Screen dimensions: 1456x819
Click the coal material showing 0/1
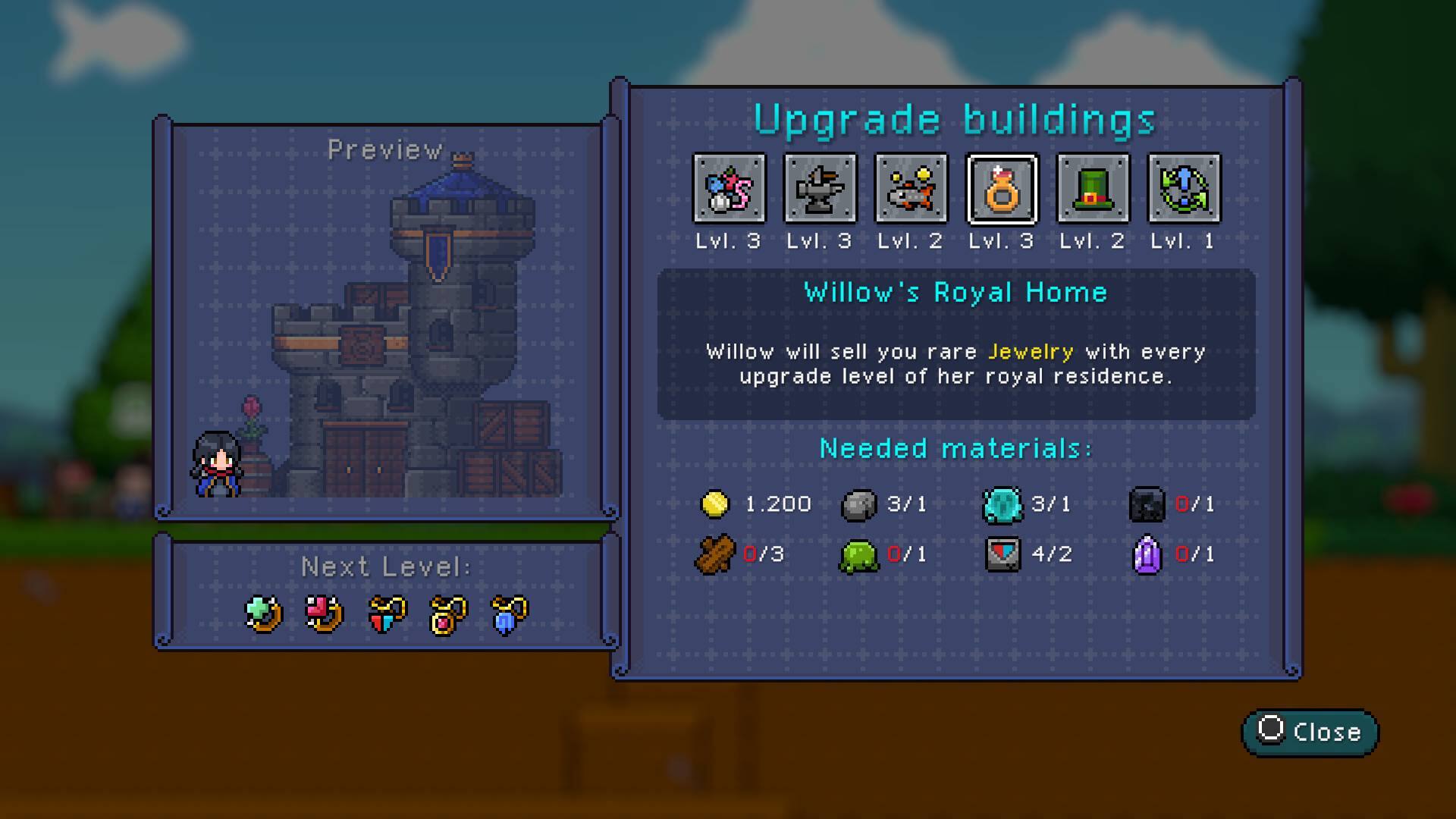[1145, 504]
